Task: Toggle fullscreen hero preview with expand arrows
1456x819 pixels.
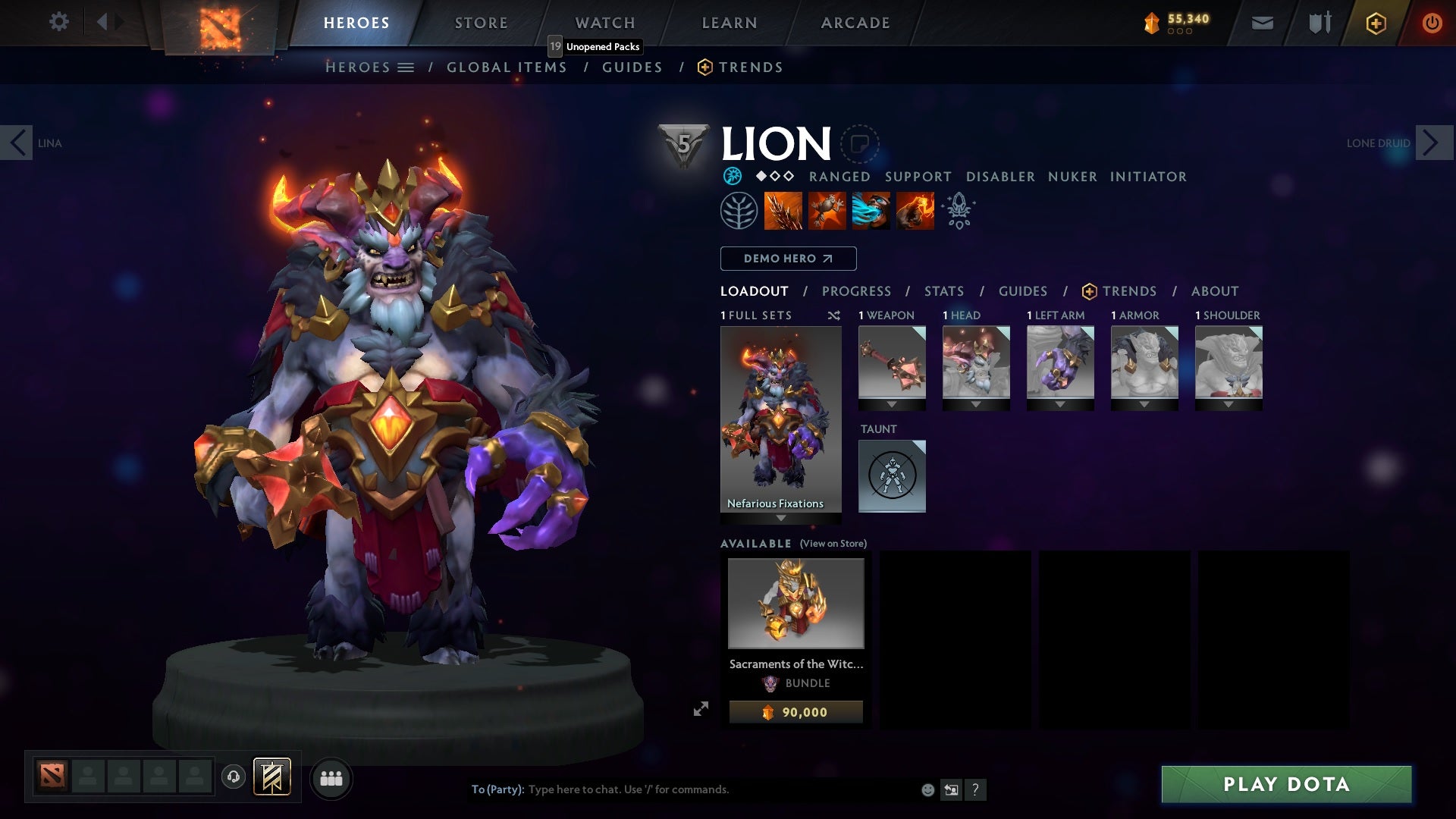Action: (701, 711)
